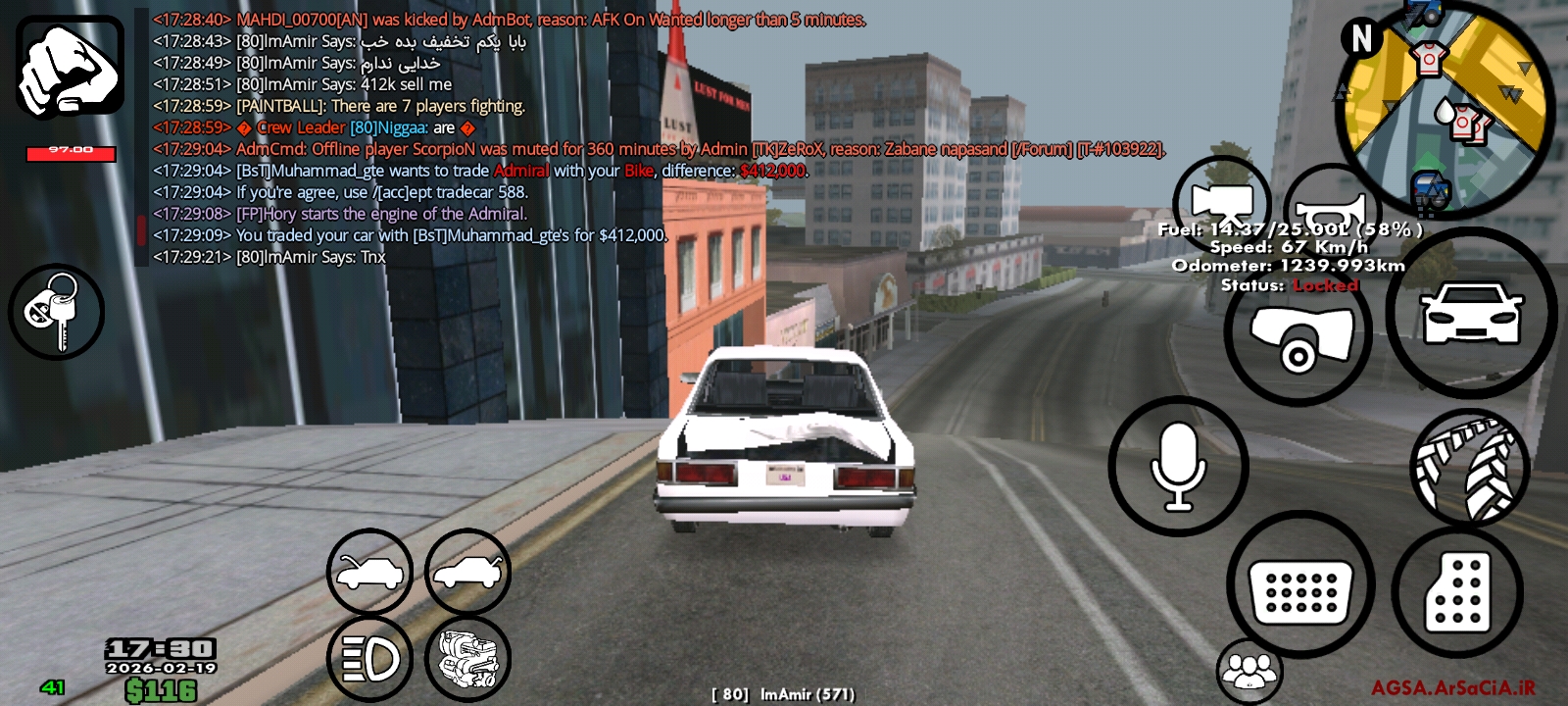
Task: Activate the microphone voice chat button
Action: tap(1178, 467)
